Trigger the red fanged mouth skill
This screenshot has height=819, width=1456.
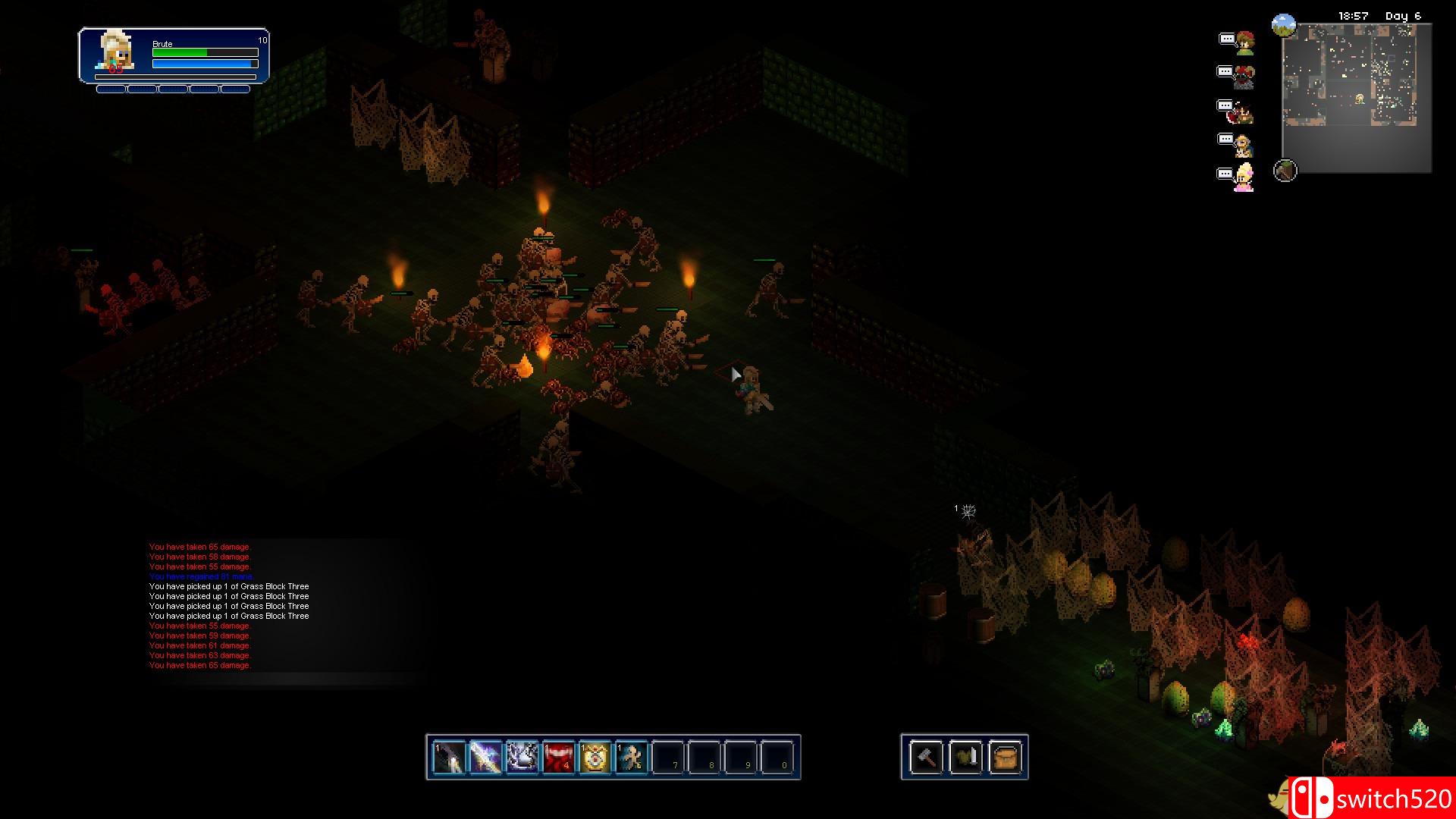coord(558,757)
